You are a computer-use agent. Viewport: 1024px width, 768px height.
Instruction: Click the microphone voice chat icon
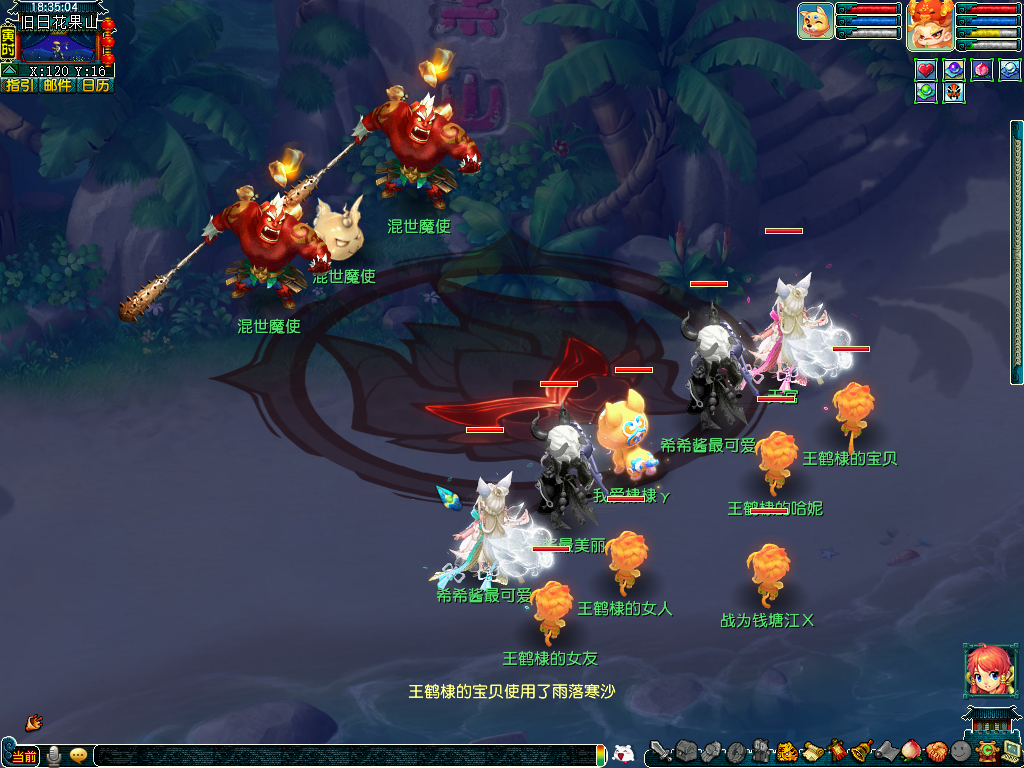(x=54, y=756)
